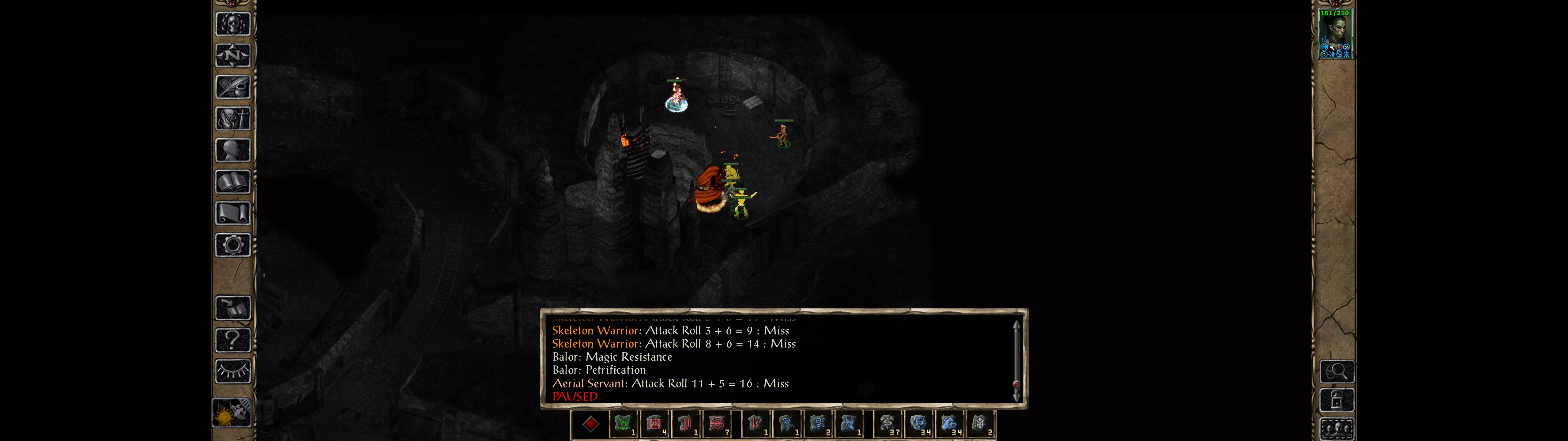Toggle the padlock view-lock button
The height and width of the screenshot is (441, 1568).
pos(1337,400)
